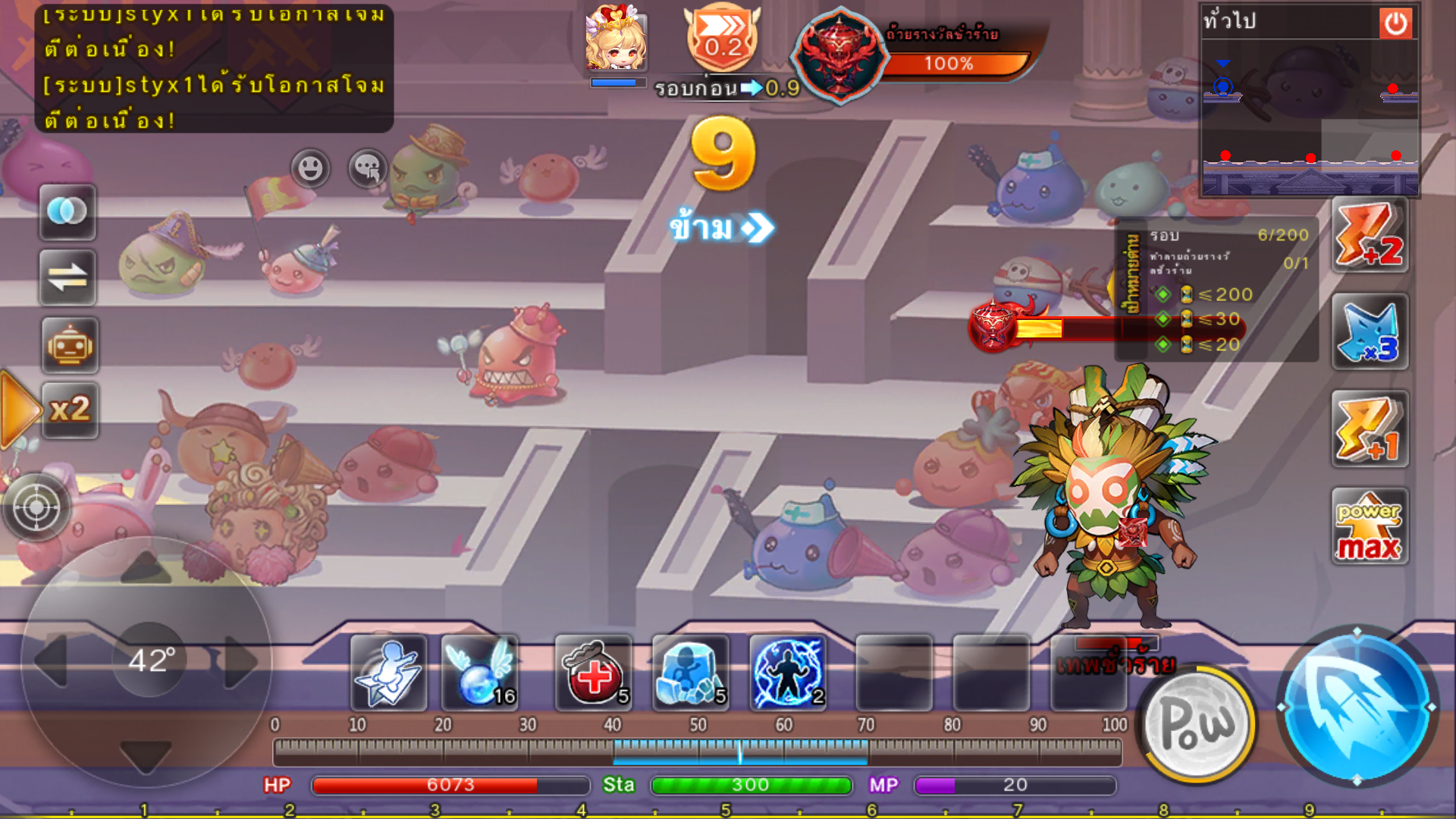Enable the robot auto-play button

click(x=69, y=345)
